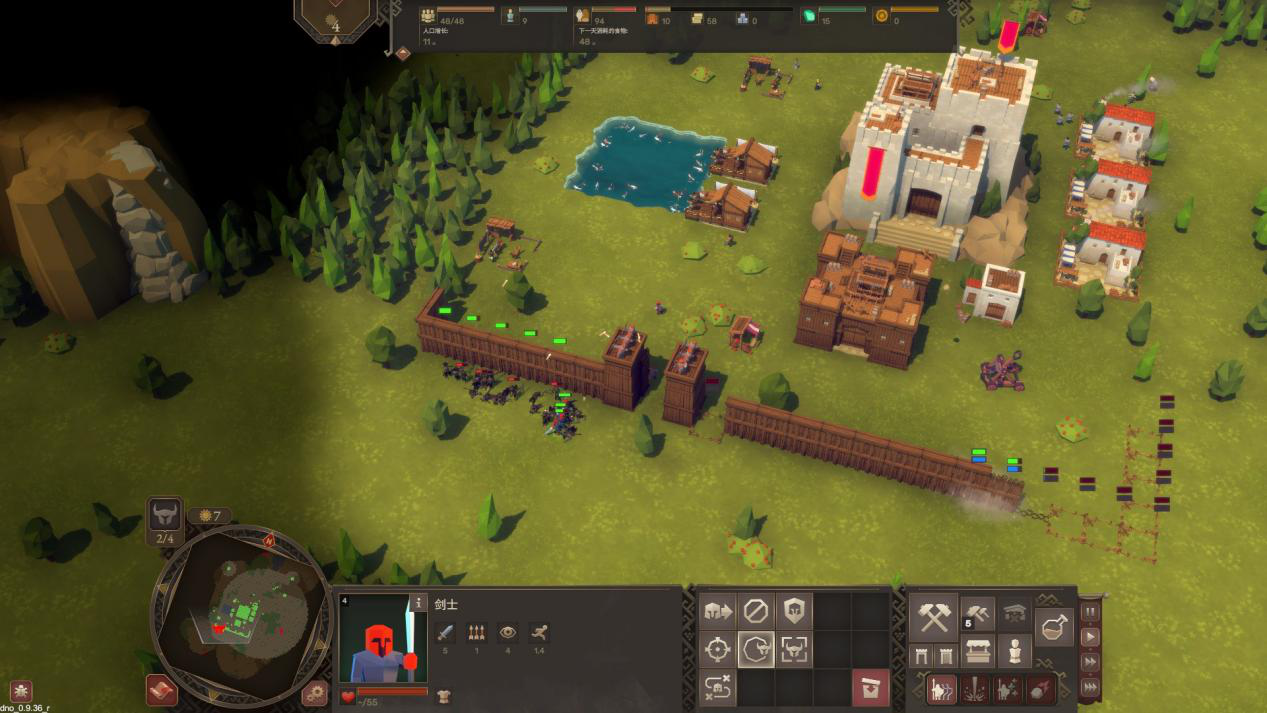The width and height of the screenshot is (1267, 713).
Task: Activate the stop command icon
Action: point(756,610)
